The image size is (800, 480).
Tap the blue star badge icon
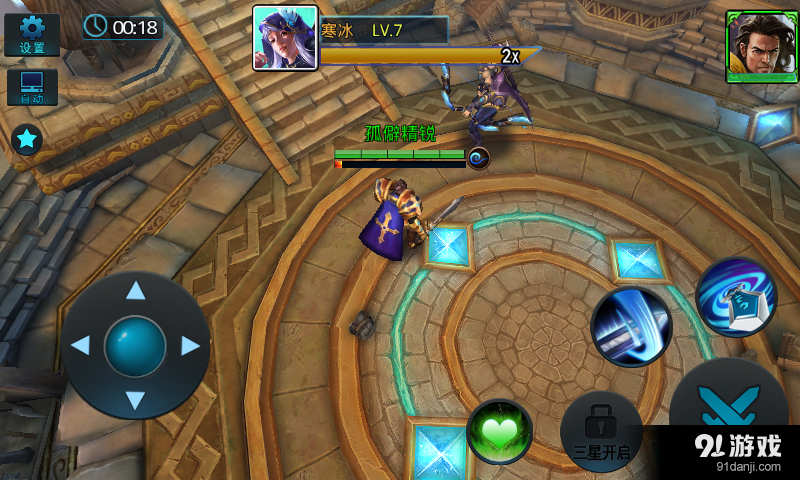tap(27, 139)
